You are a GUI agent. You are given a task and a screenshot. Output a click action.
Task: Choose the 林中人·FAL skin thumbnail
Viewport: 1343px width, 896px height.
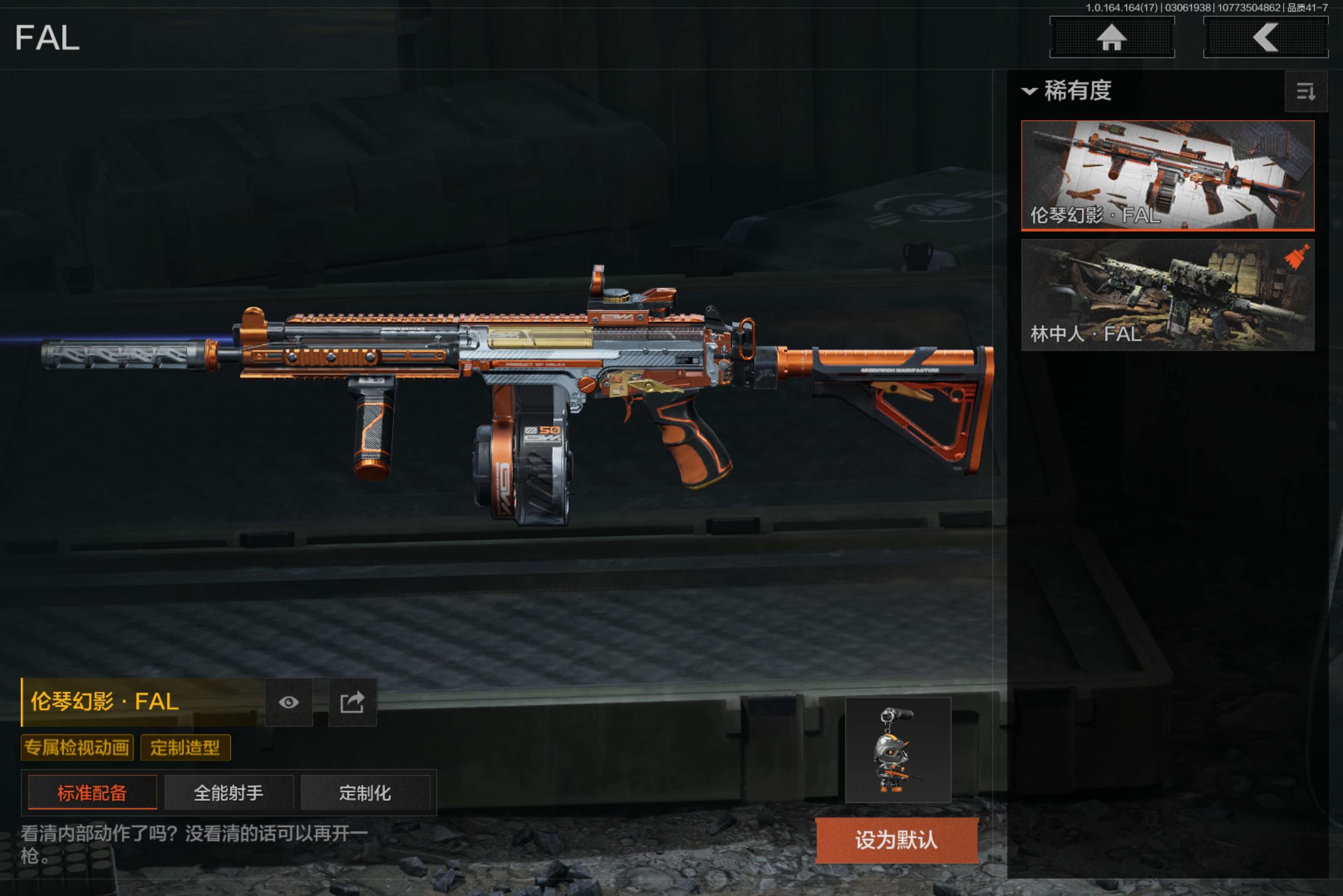click(x=1167, y=295)
